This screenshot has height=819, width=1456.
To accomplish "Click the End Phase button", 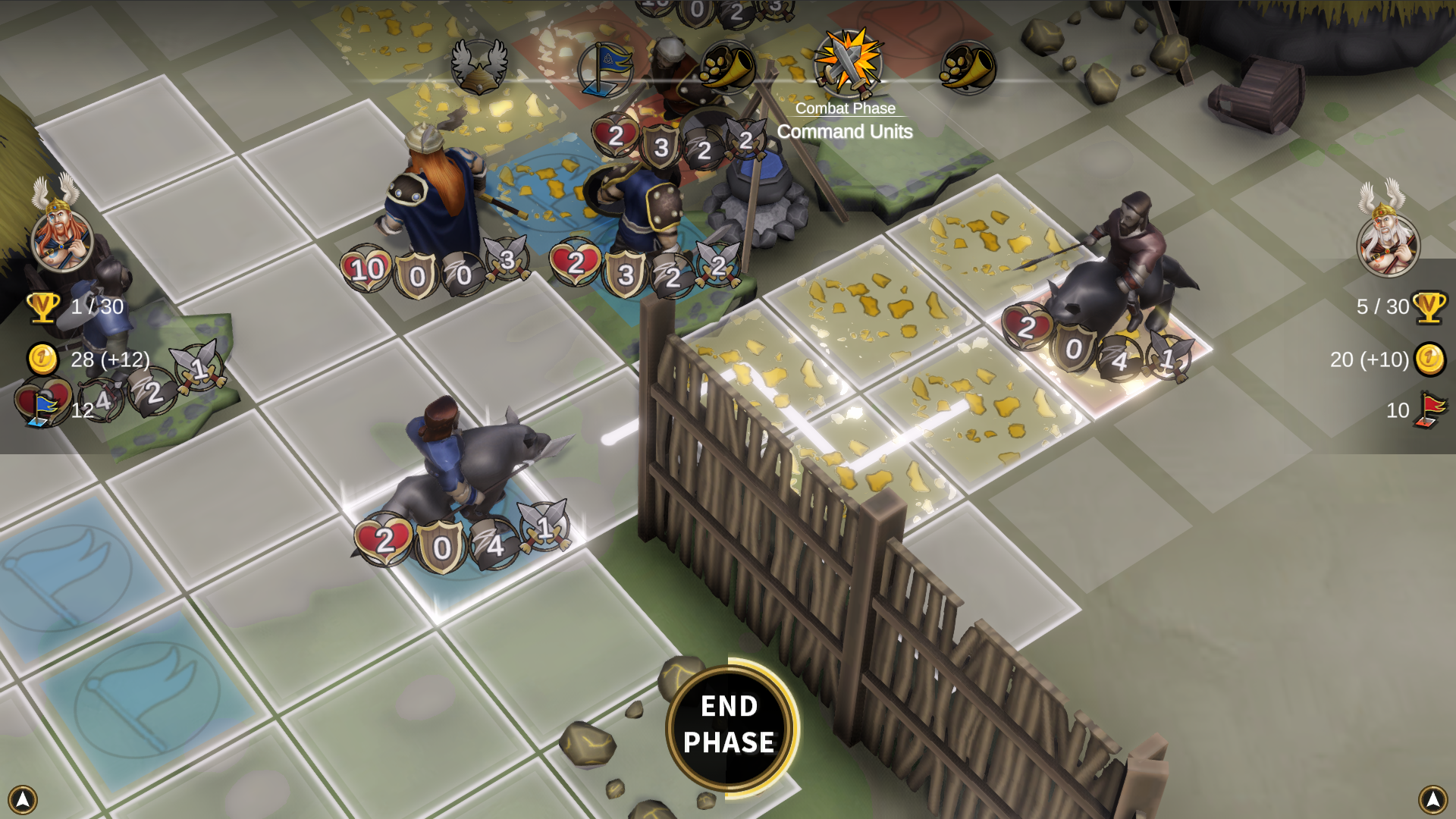I will pos(730,726).
